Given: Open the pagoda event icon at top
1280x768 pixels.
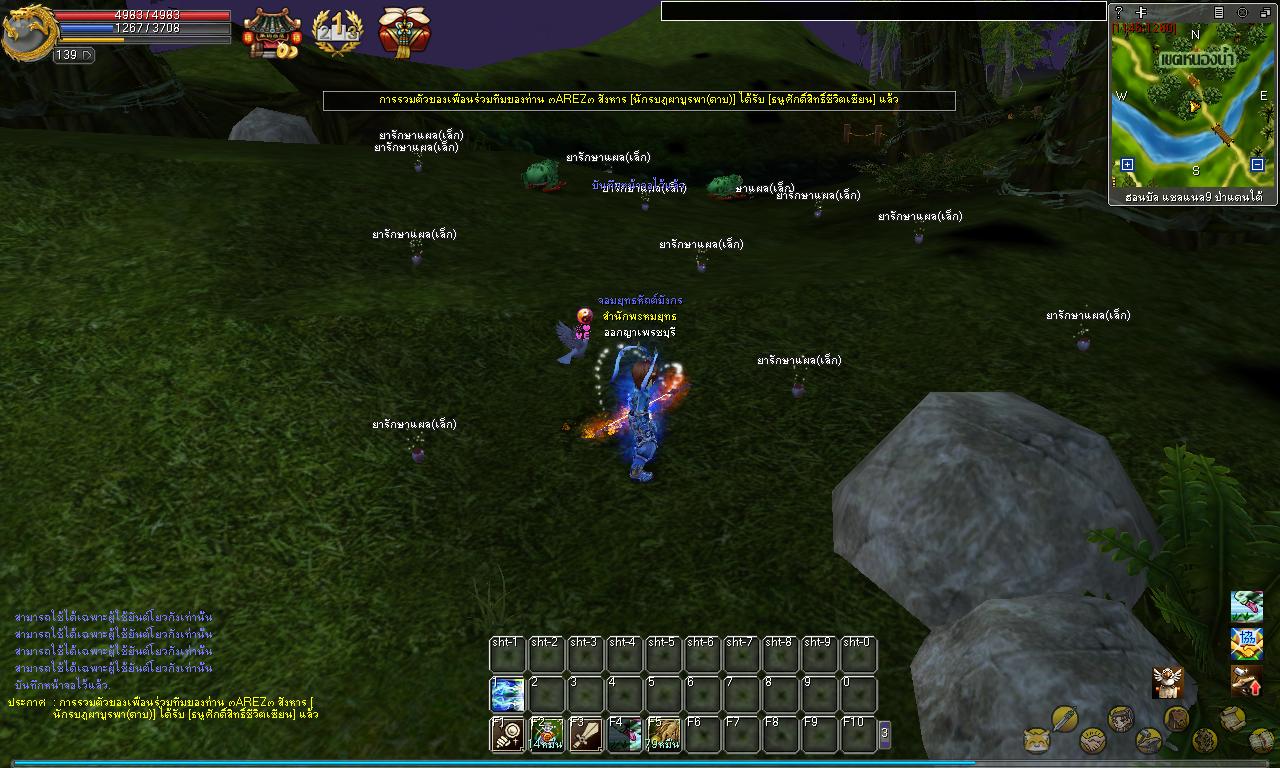Looking at the screenshot, I should pos(271,33).
